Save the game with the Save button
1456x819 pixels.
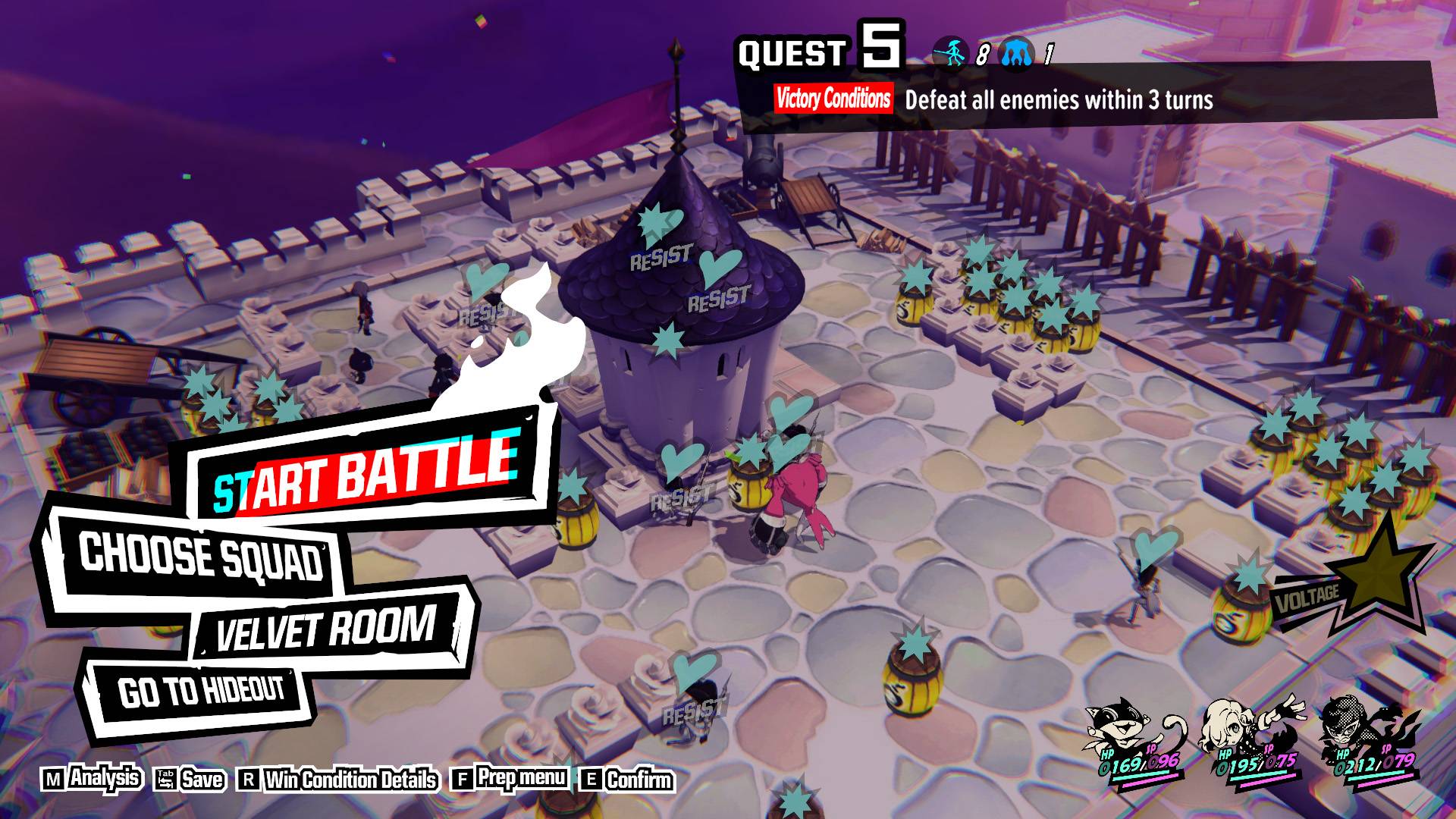point(190,780)
